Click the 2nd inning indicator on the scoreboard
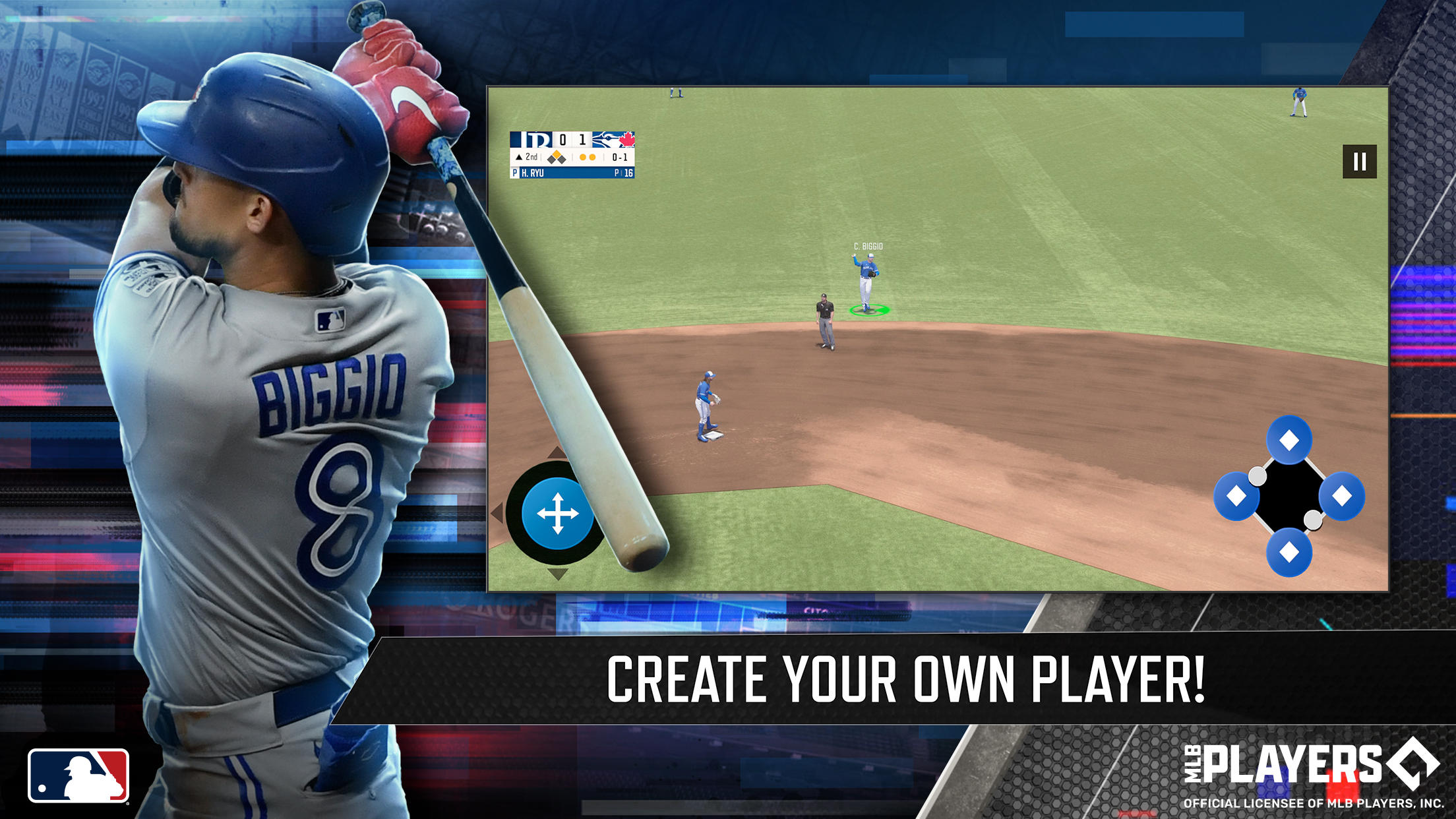The height and width of the screenshot is (819, 1456). point(527,157)
